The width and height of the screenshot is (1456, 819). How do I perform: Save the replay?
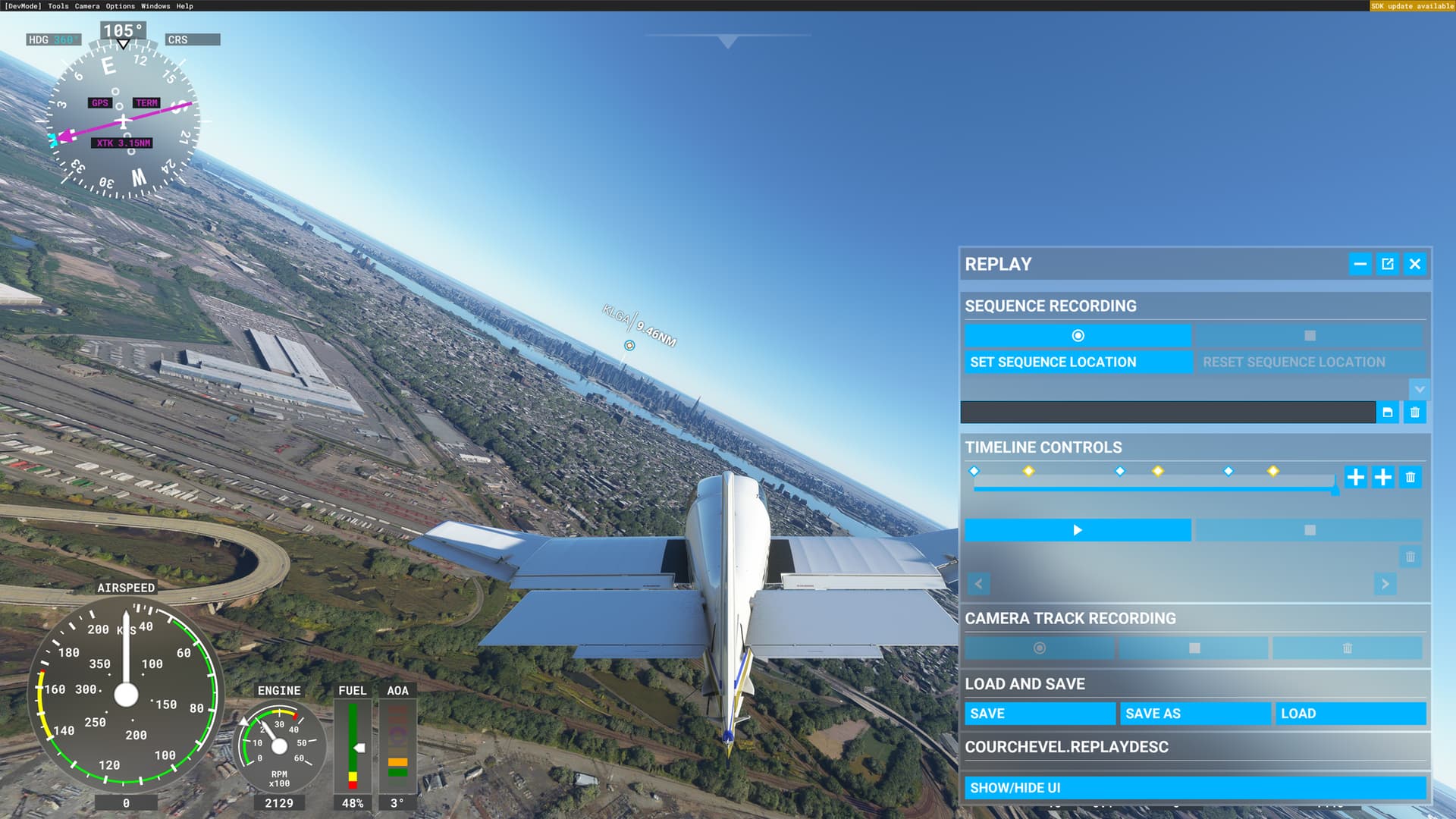[1039, 714]
